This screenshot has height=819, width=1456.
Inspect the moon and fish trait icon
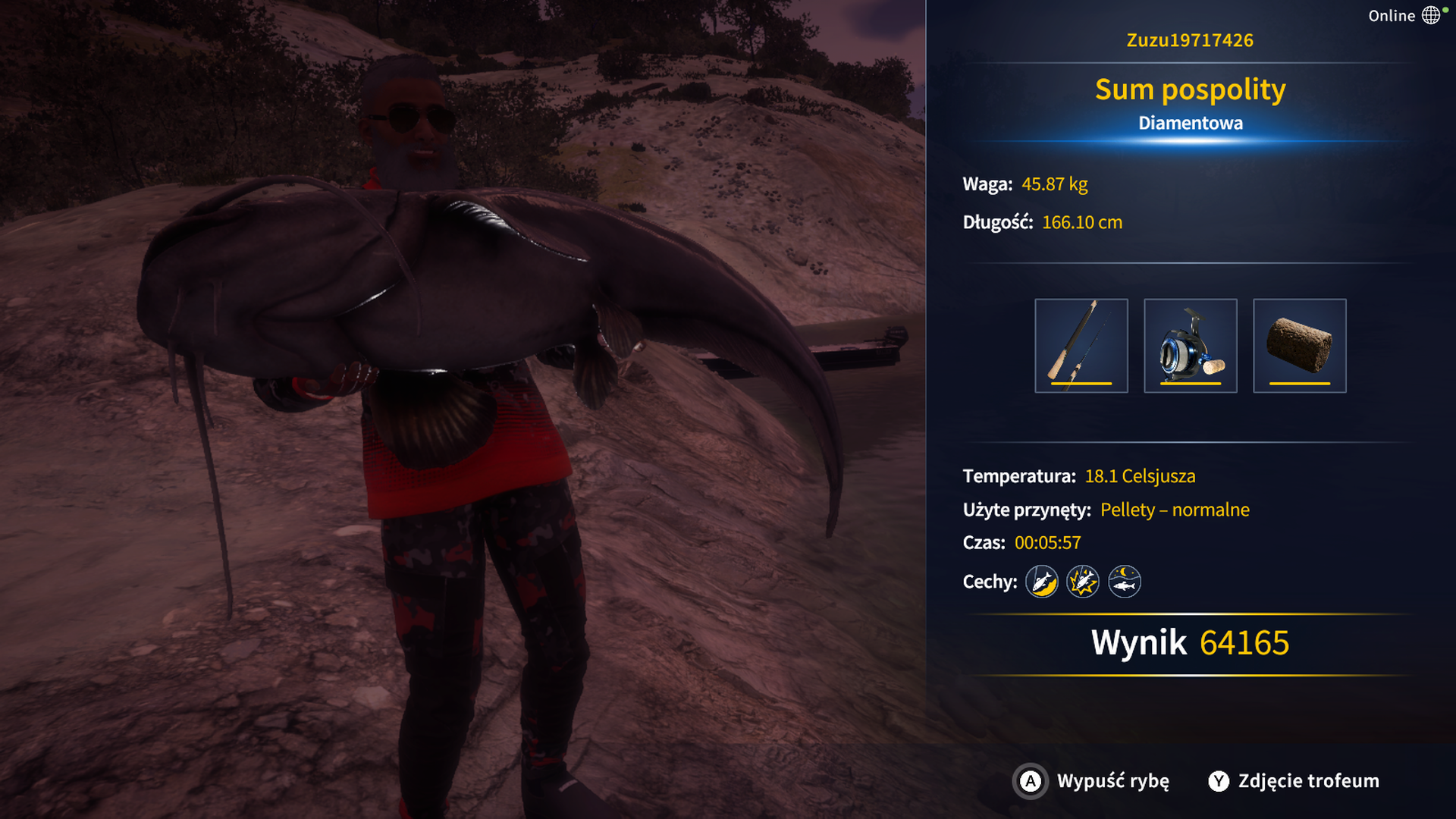point(1124,582)
